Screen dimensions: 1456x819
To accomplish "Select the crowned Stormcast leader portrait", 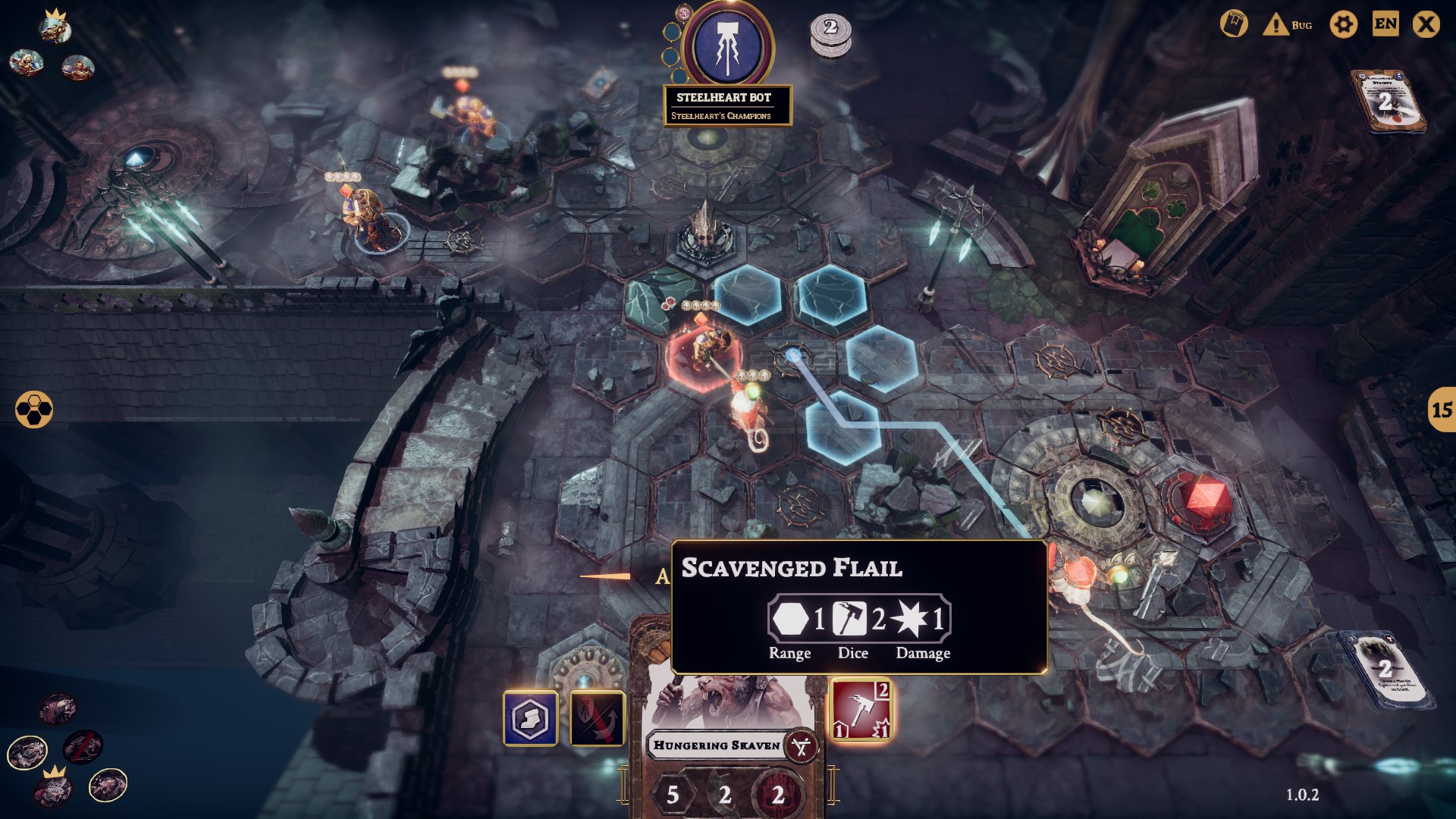I will click(x=55, y=29).
